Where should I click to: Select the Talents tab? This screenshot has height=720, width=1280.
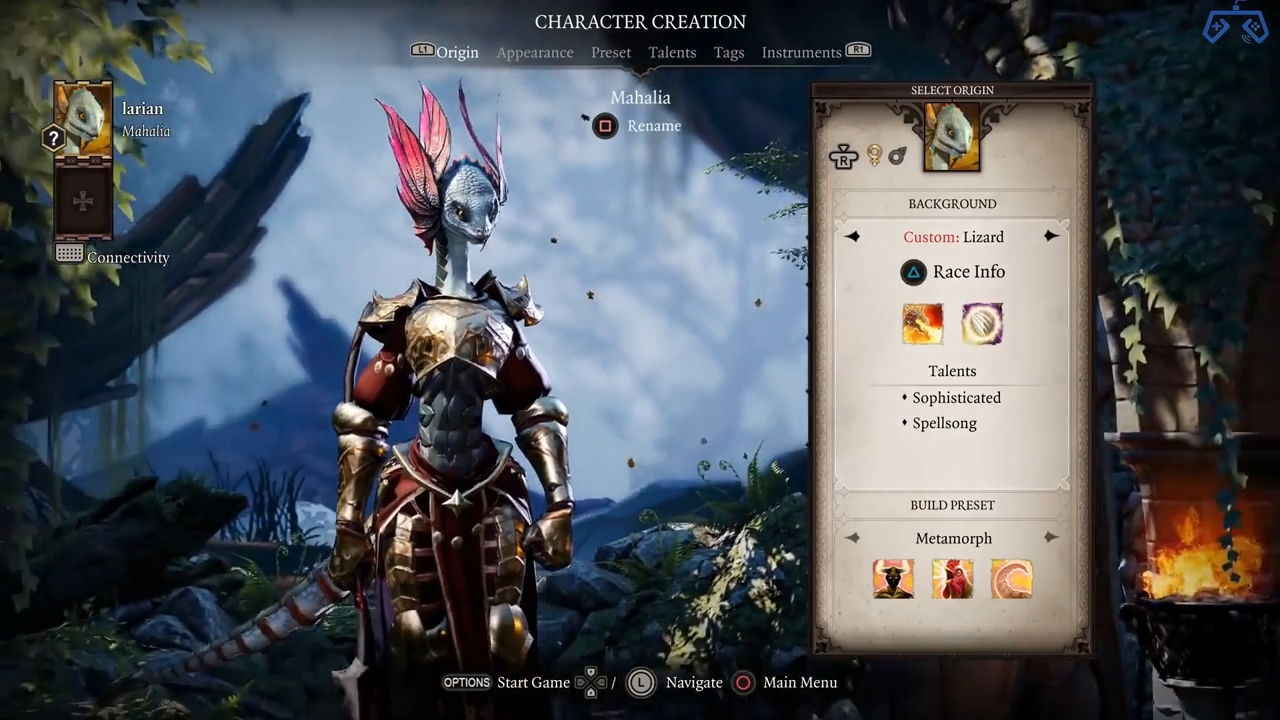click(x=672, y=52)
